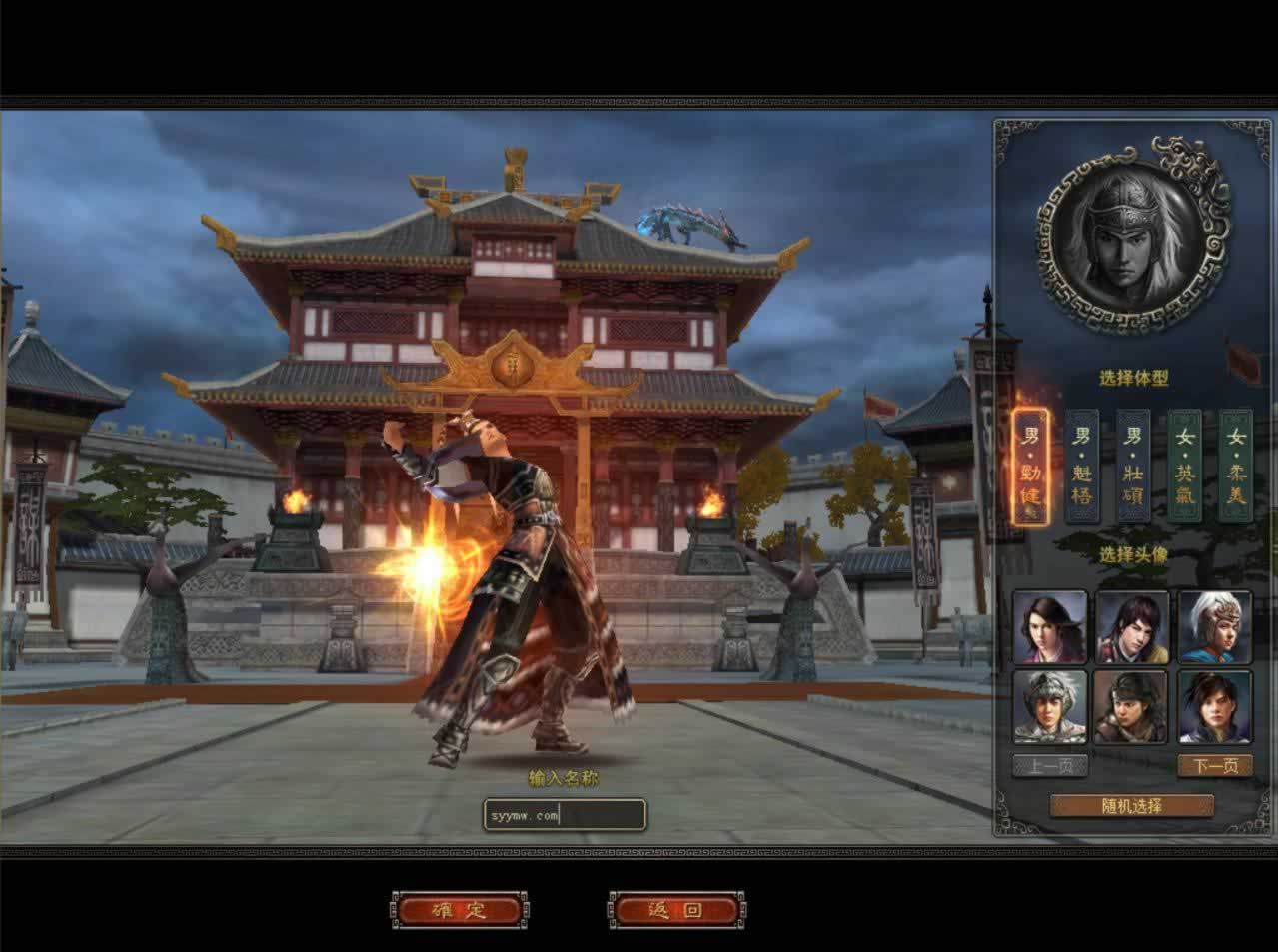
Task: Confirm character with the 確定 button
Action: click(x=459, y=910)
